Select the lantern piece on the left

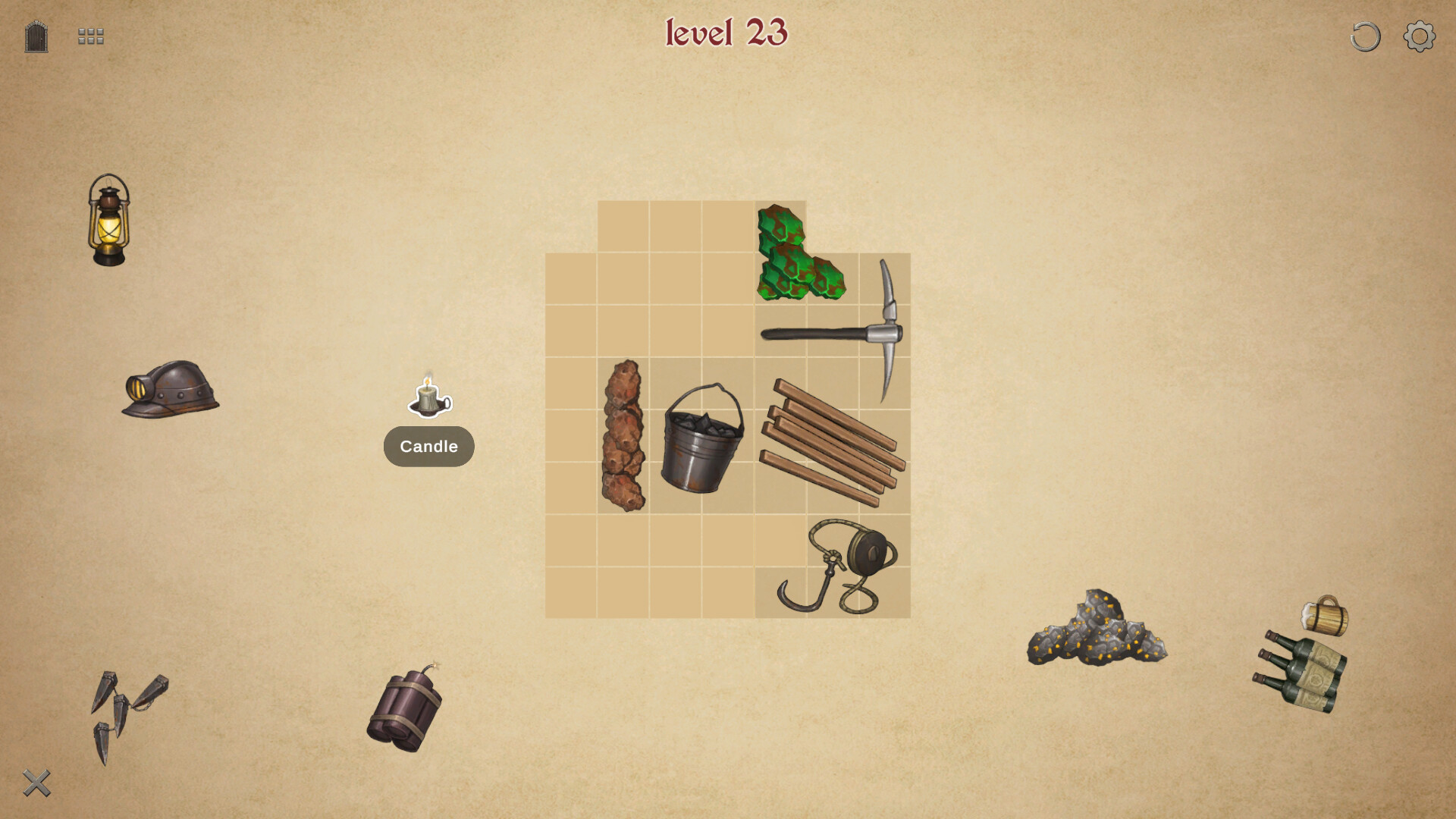107,224
